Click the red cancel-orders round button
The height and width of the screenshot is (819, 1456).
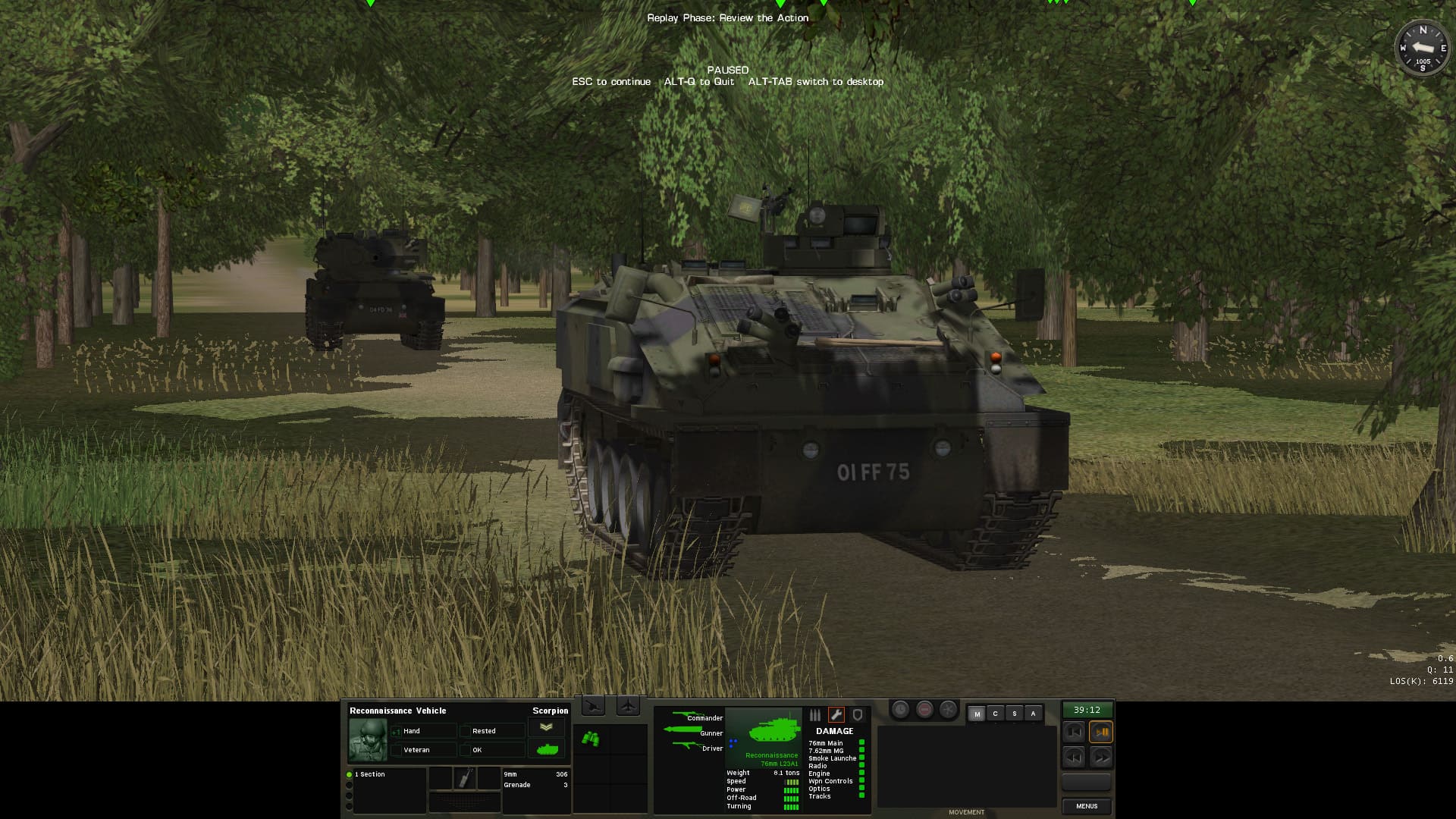coord(924,710)
